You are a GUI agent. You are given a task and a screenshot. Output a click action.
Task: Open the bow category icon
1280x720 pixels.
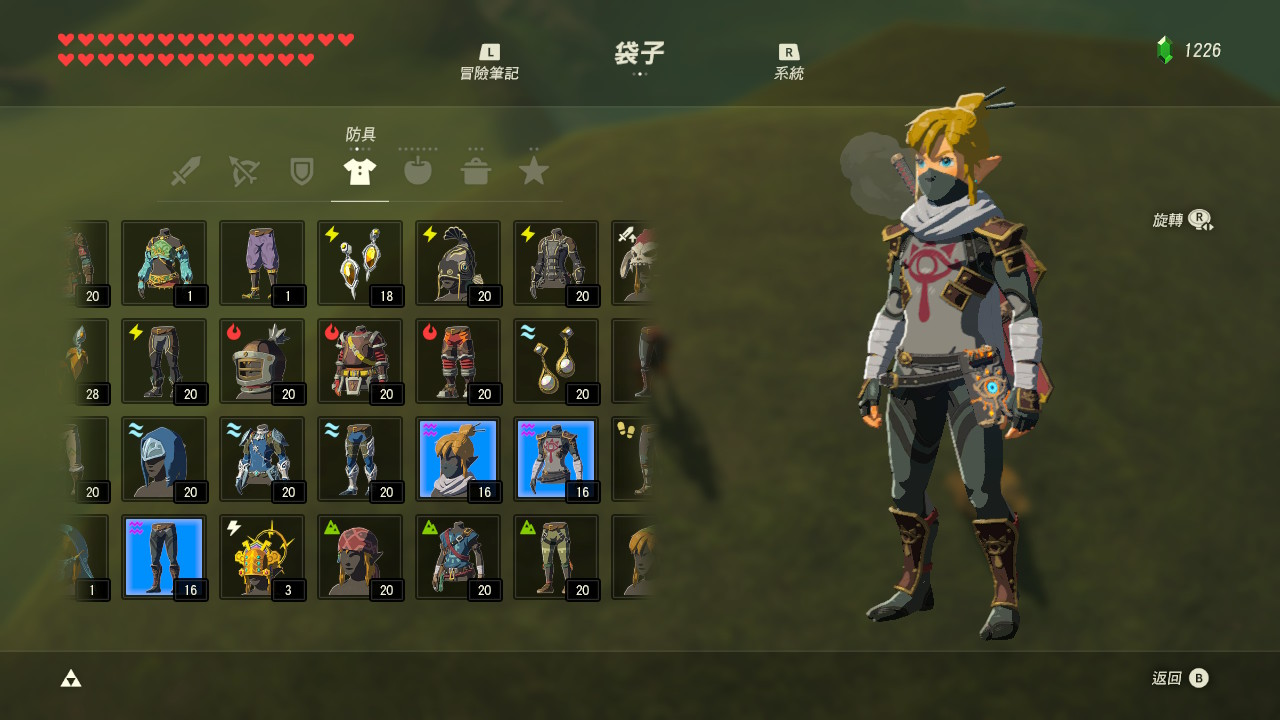[x=244, y=170]
